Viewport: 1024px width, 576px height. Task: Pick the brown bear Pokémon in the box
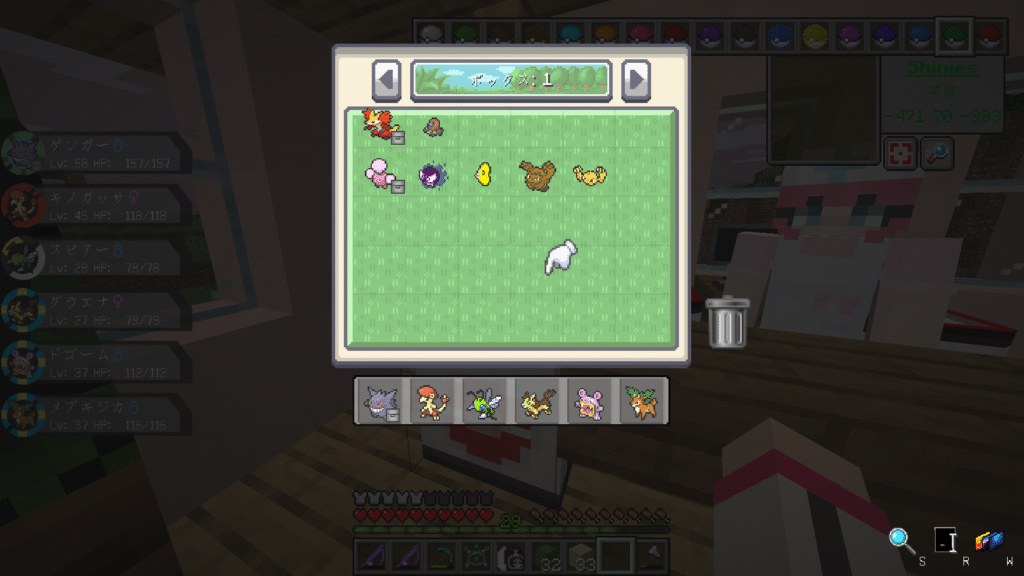538,176
